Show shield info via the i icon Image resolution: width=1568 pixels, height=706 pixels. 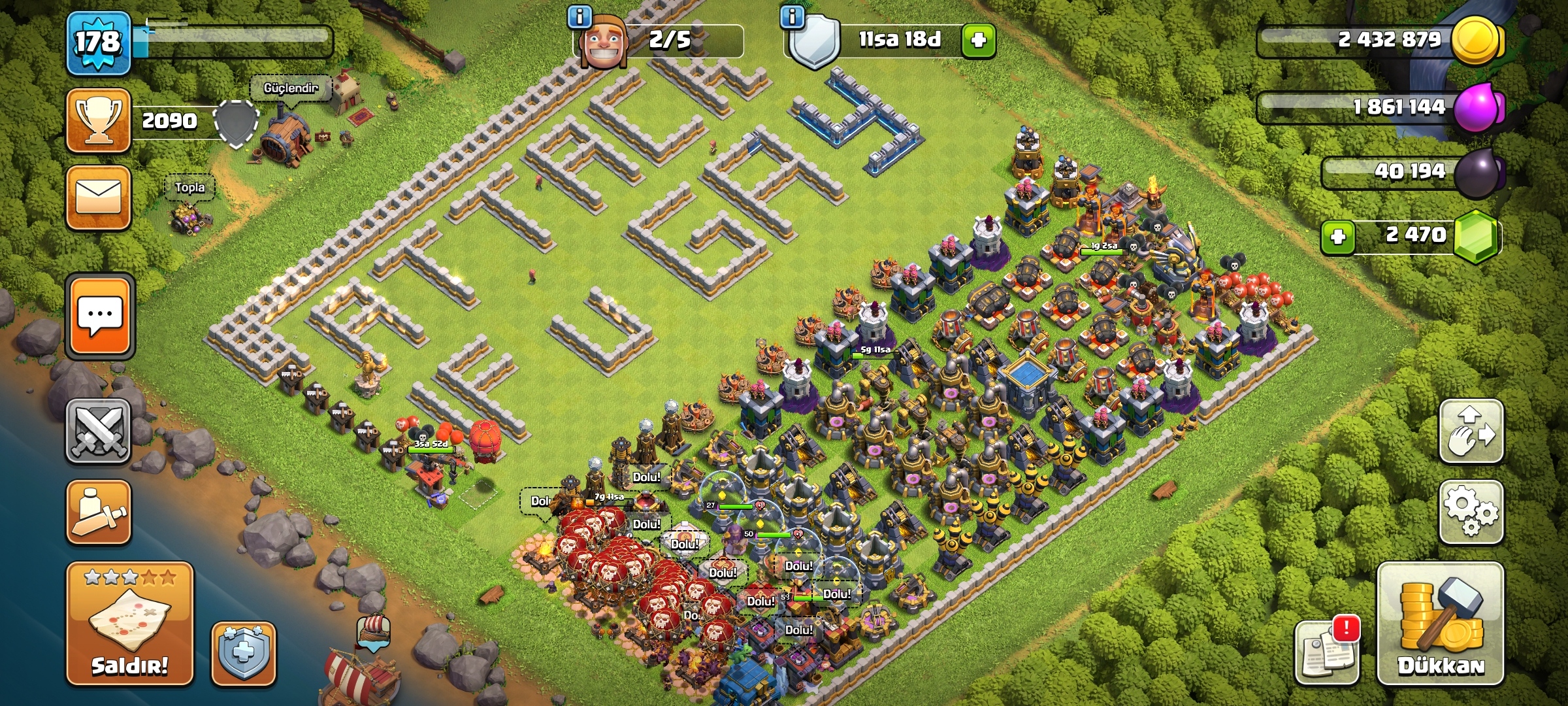pos(792,16)
